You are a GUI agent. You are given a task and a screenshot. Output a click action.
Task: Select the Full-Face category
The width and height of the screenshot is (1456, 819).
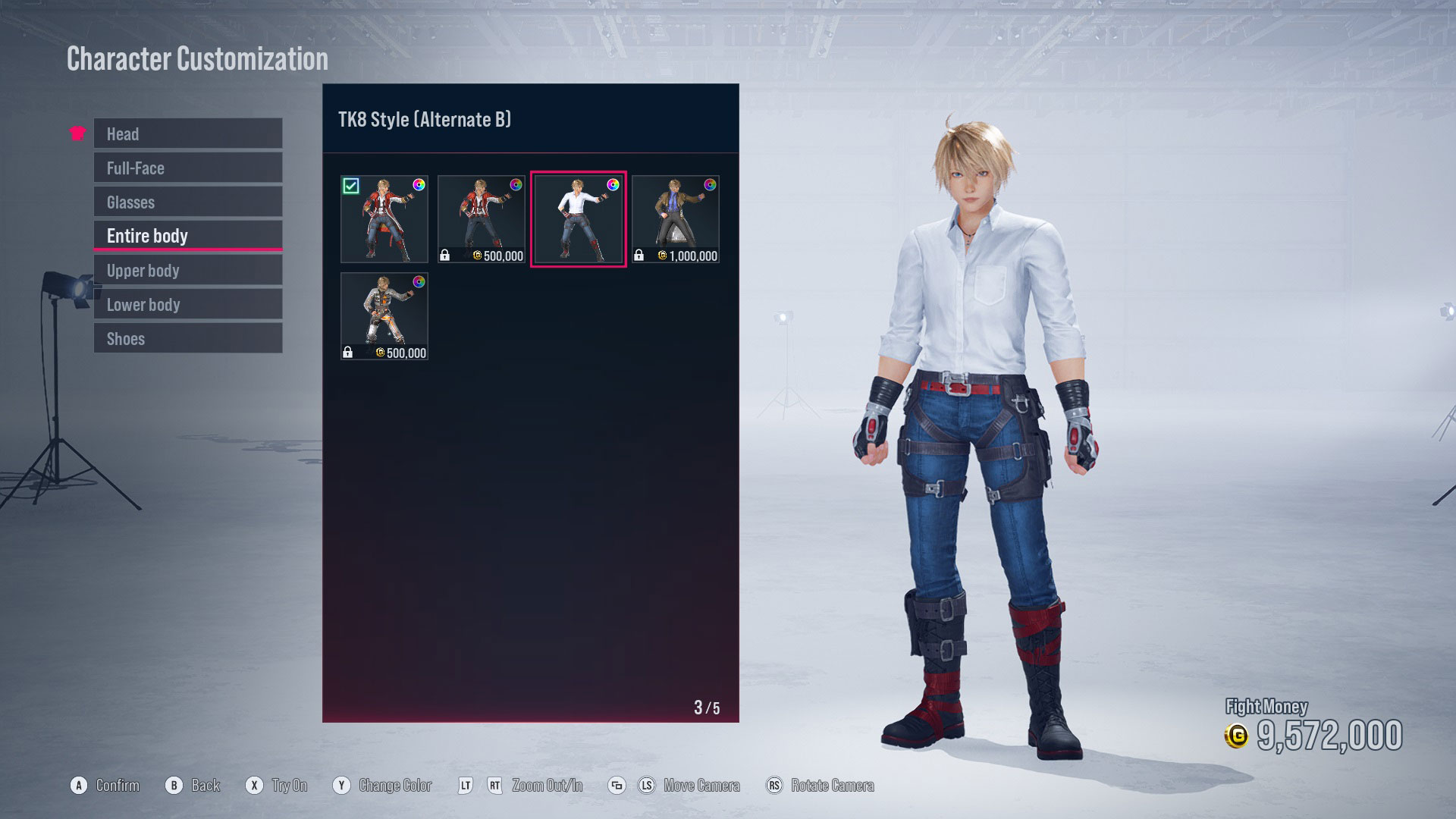click(187, 168)
